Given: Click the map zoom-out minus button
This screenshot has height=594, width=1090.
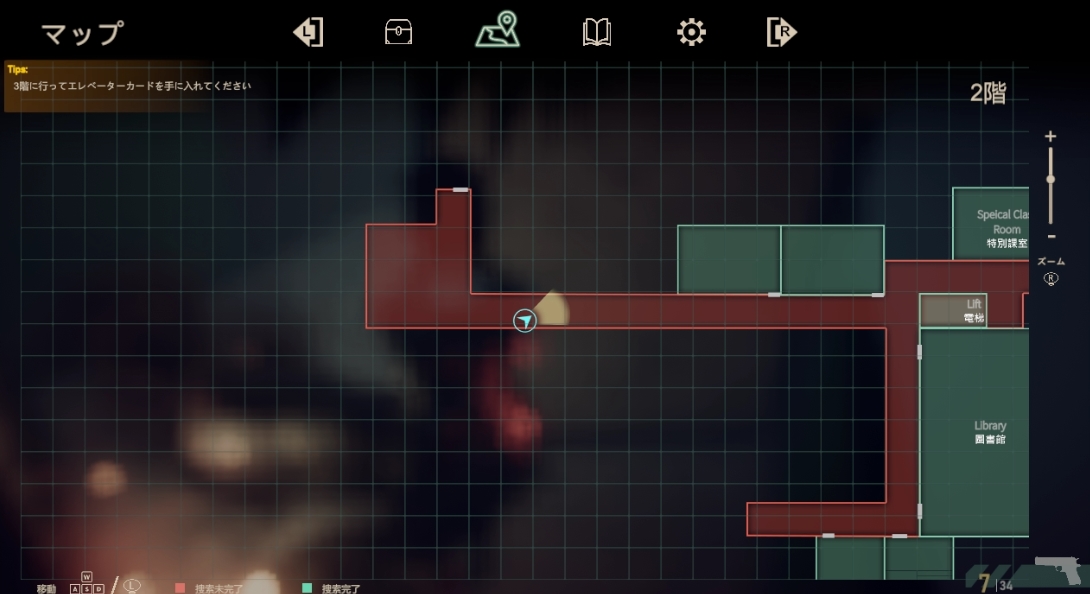Looking at the screenshot, I should (1050, 236).
